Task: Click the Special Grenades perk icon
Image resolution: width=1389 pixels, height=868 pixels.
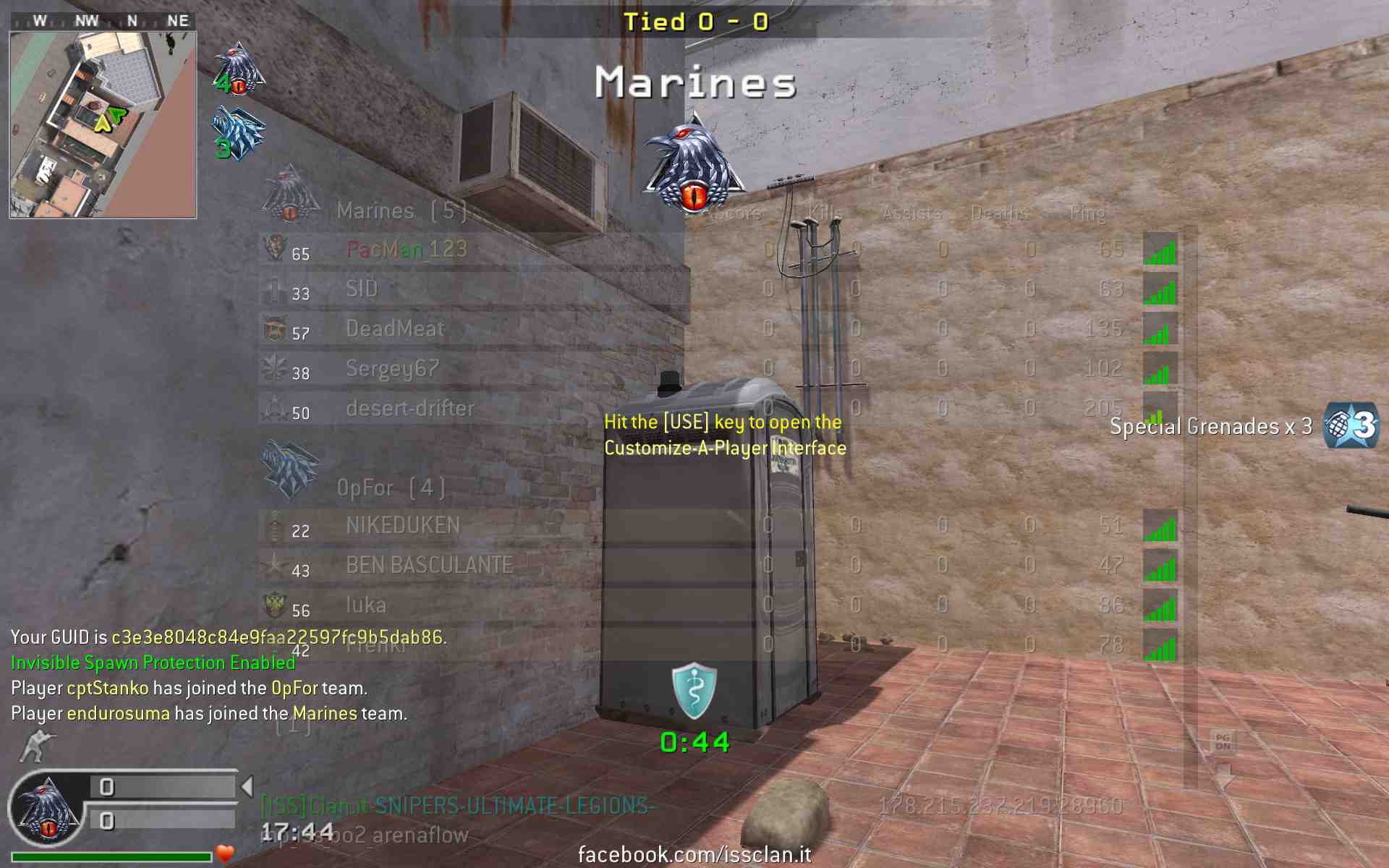Action: click(1350, 426)
